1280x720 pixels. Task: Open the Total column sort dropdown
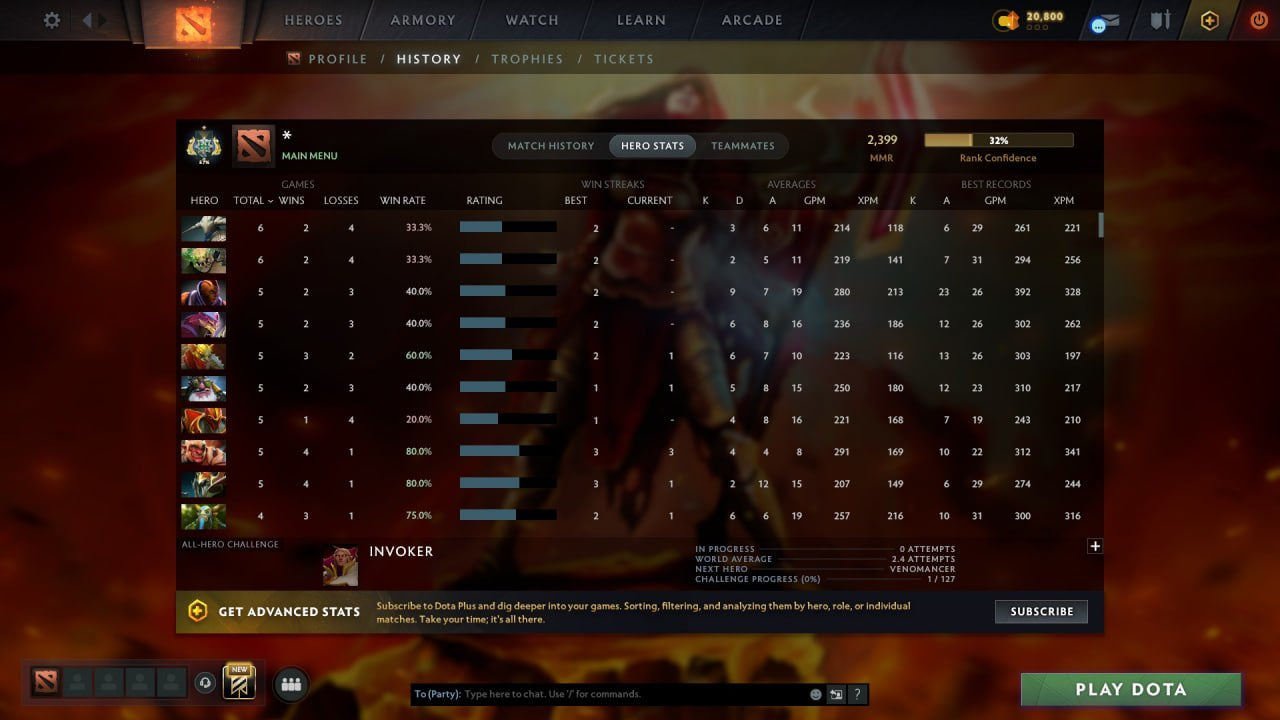(x=251, y=200)
